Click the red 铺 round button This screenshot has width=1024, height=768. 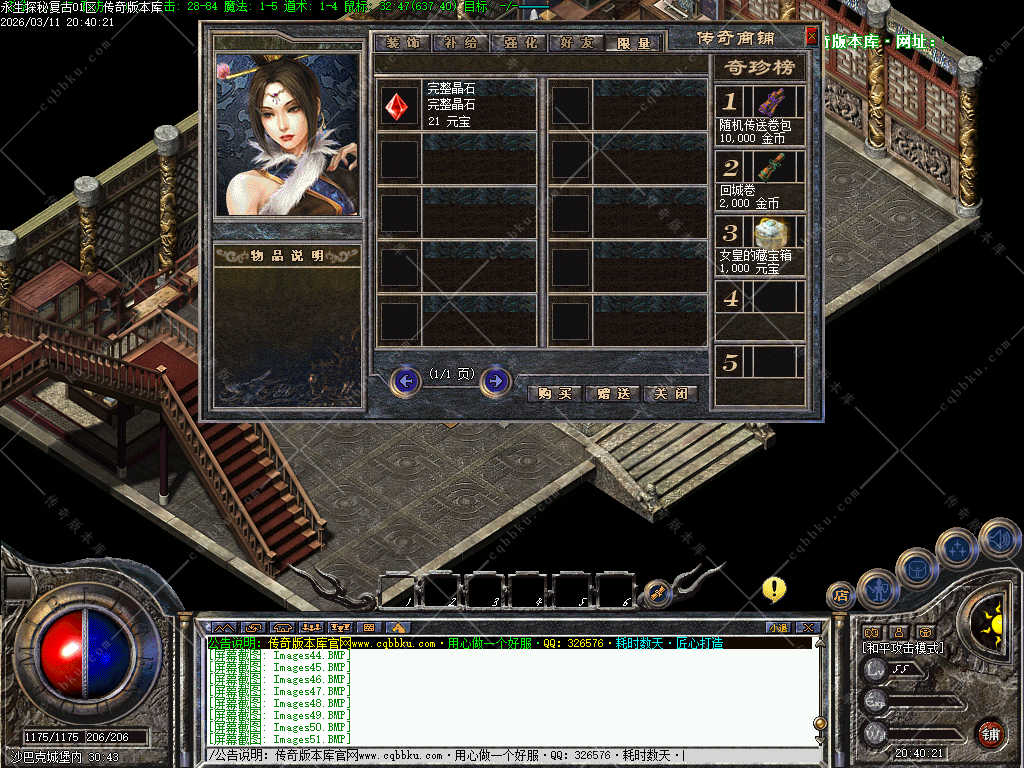(x=990, y=733)
